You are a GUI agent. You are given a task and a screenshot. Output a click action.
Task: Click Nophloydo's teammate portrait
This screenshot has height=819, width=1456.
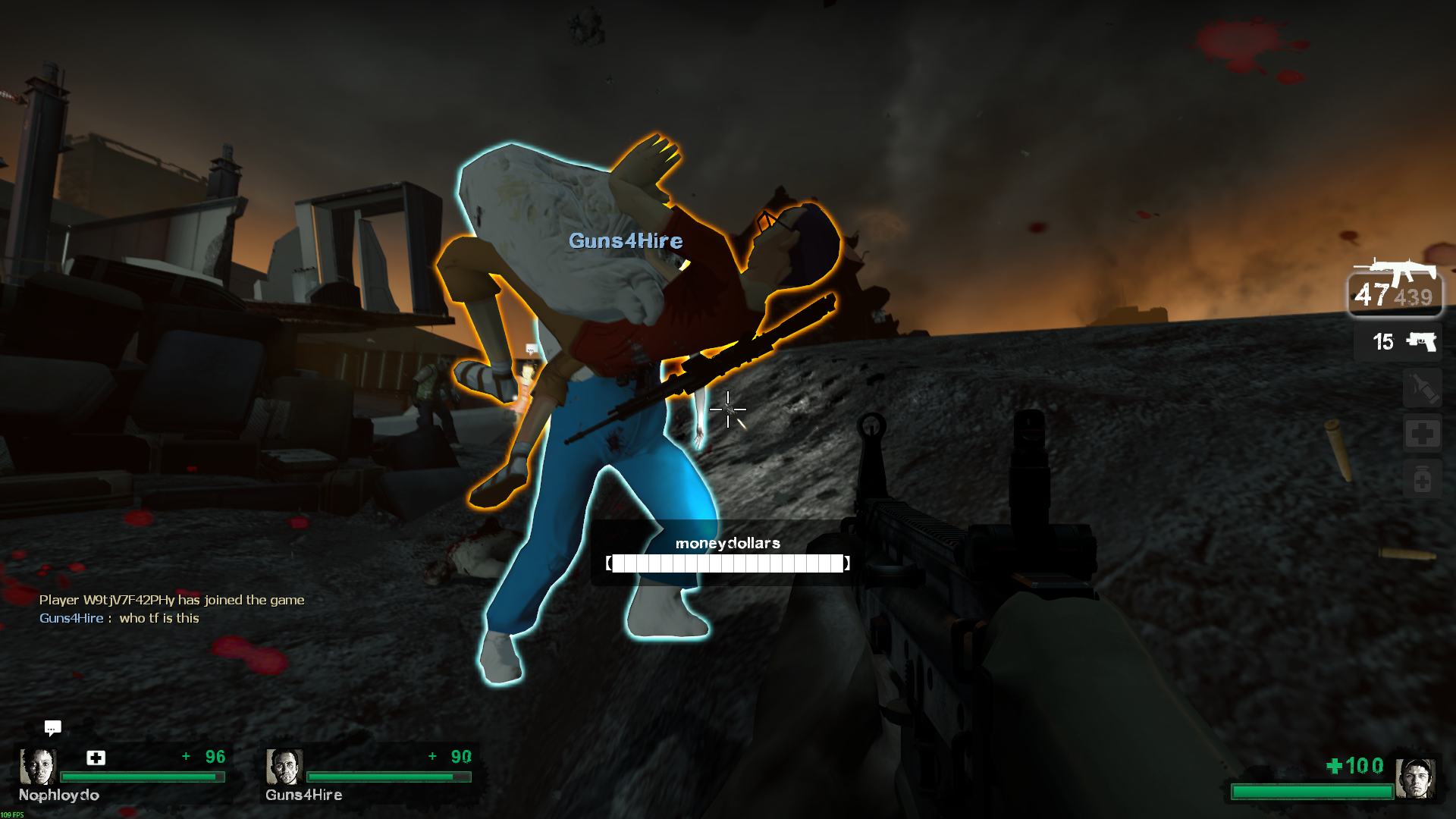point(37,767)
